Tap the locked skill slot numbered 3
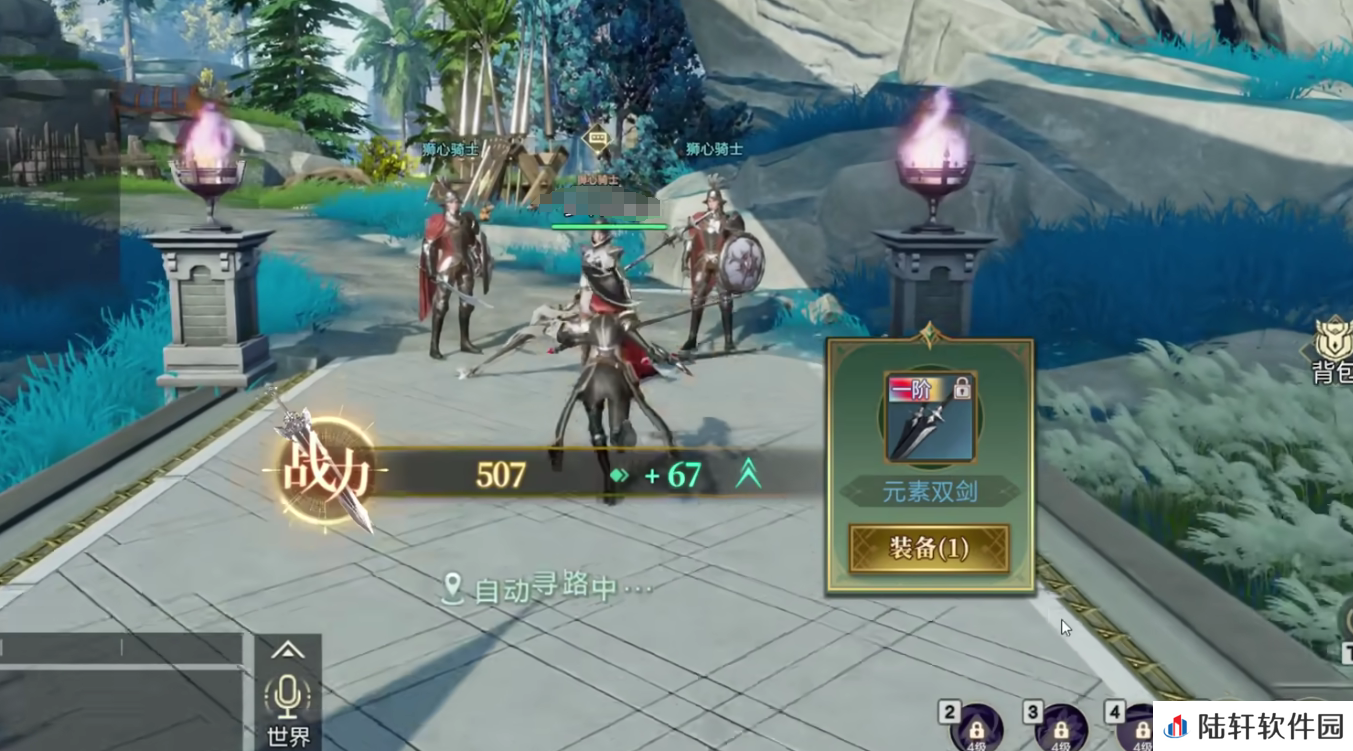Viewport: 1353px width, 751px height. tap(1058, 729)
